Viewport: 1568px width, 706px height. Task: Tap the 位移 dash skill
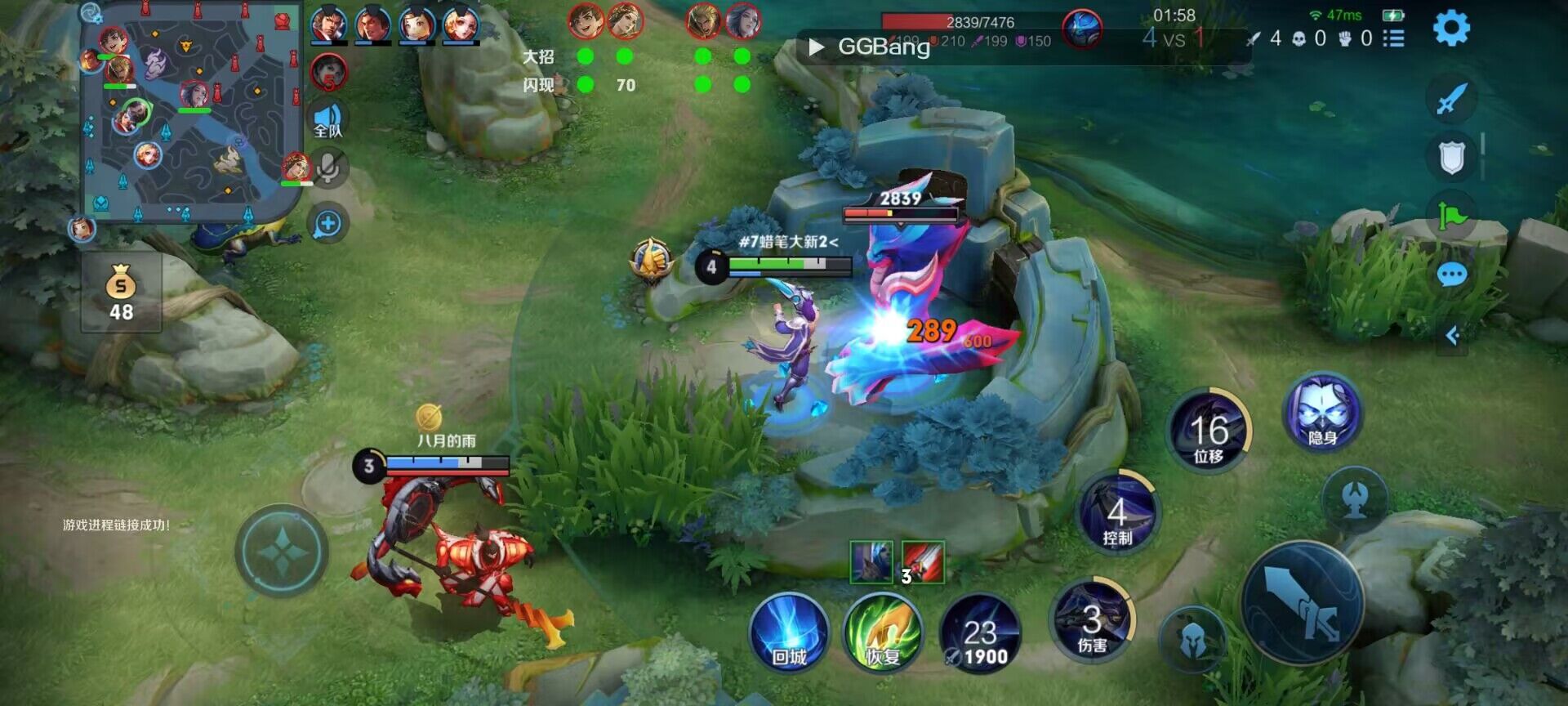tap(1209, 431)
